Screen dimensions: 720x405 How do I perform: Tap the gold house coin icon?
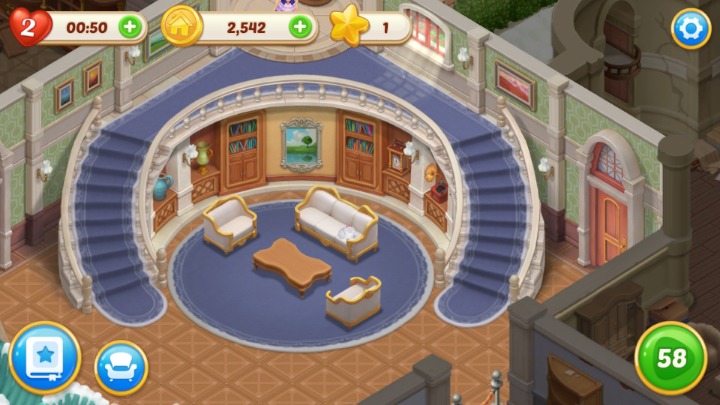[x=180, y=27]
